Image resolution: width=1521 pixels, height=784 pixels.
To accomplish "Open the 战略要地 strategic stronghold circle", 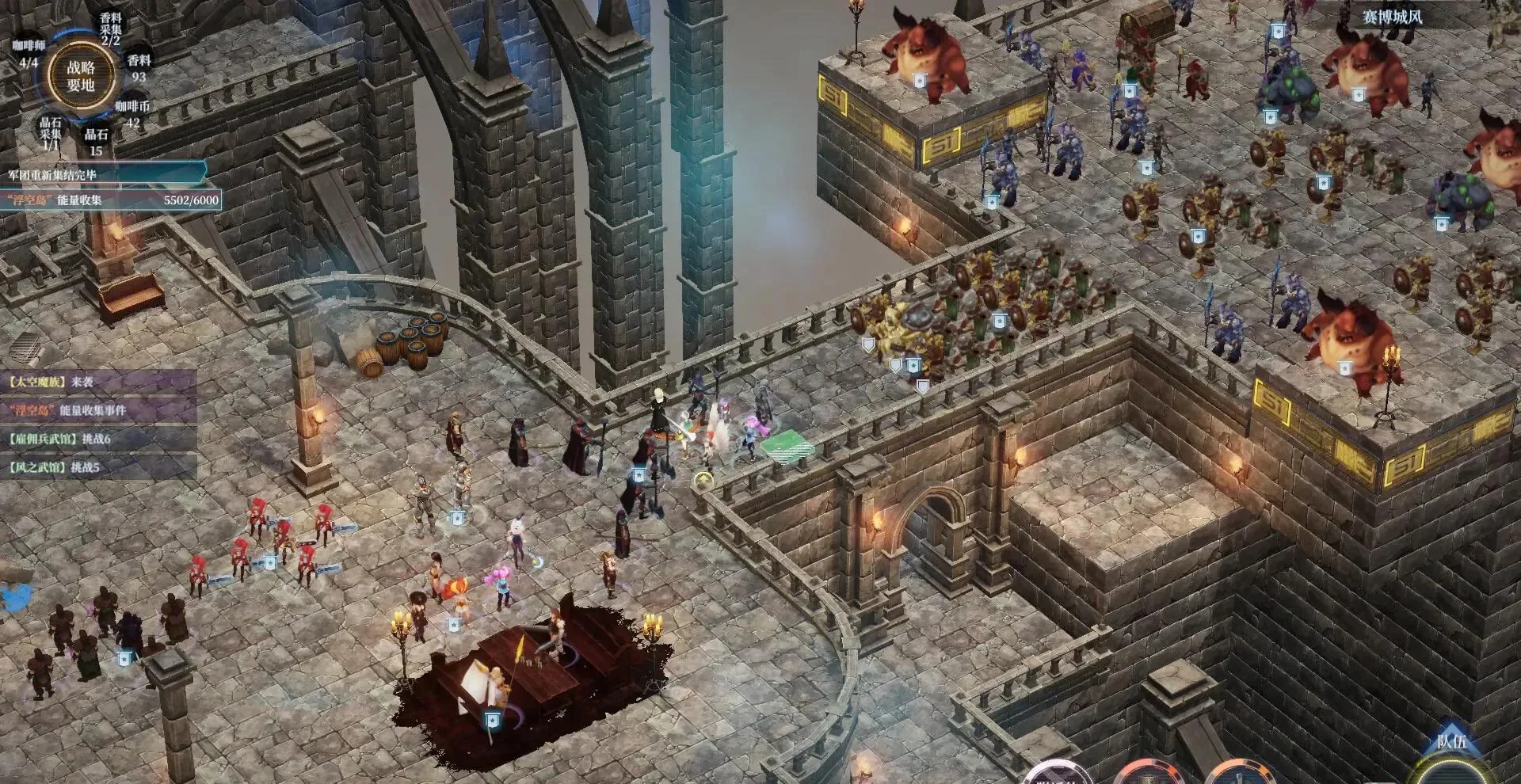I will (x=81, y=77).
